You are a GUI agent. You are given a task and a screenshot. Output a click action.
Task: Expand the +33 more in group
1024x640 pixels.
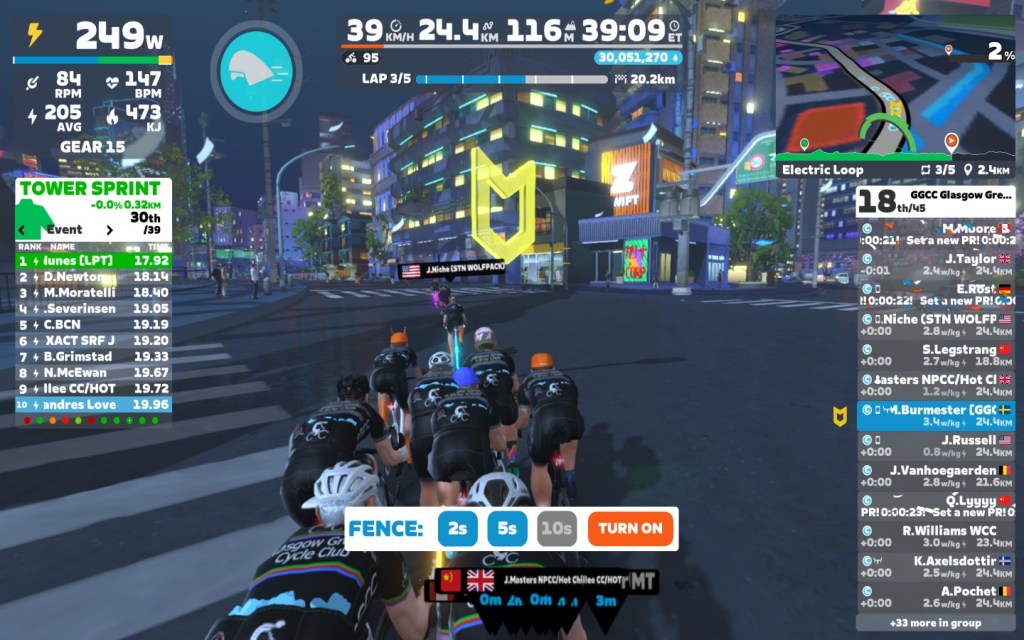click(x=936, y=622)
